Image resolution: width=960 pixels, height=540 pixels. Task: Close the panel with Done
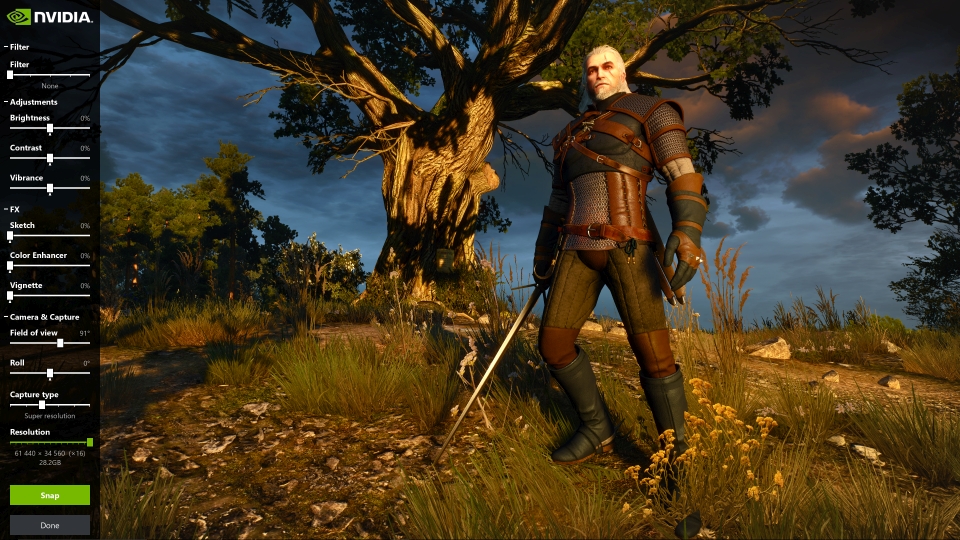[50, 525]
